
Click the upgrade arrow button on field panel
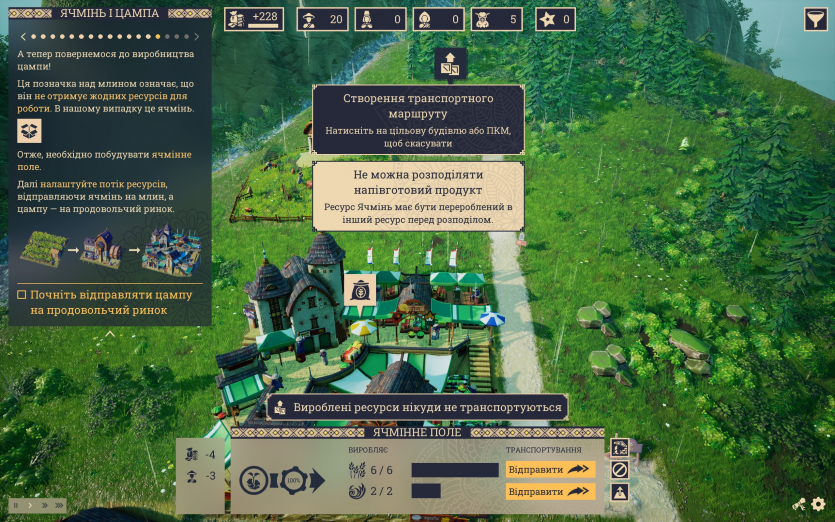click(x=620, y=491)
